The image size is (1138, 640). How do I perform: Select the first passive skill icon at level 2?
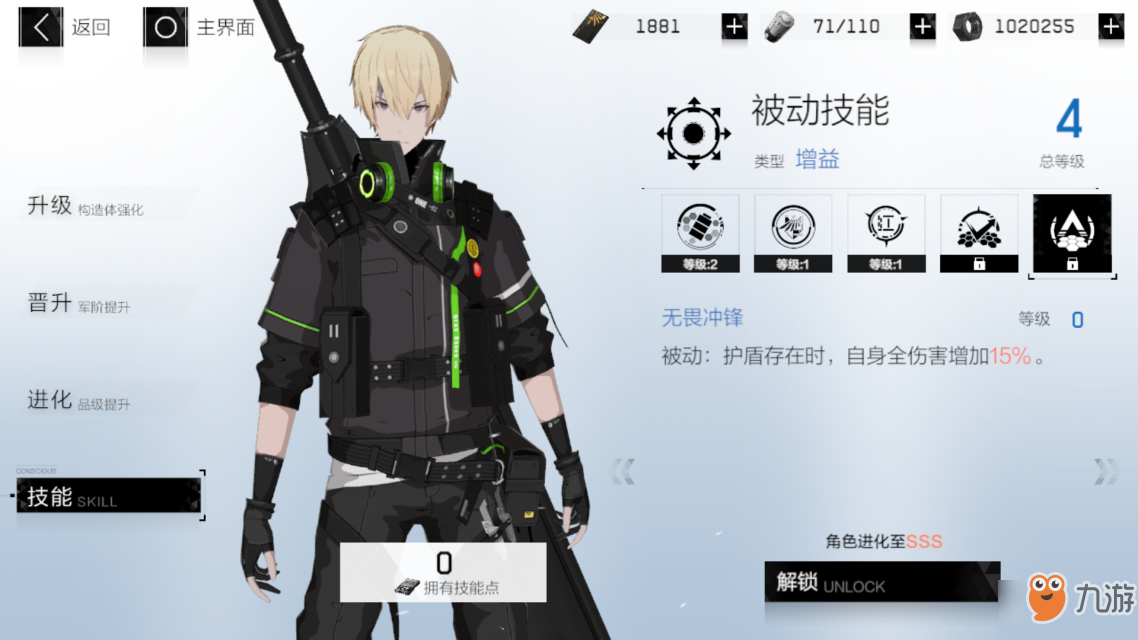click(700, 233)
